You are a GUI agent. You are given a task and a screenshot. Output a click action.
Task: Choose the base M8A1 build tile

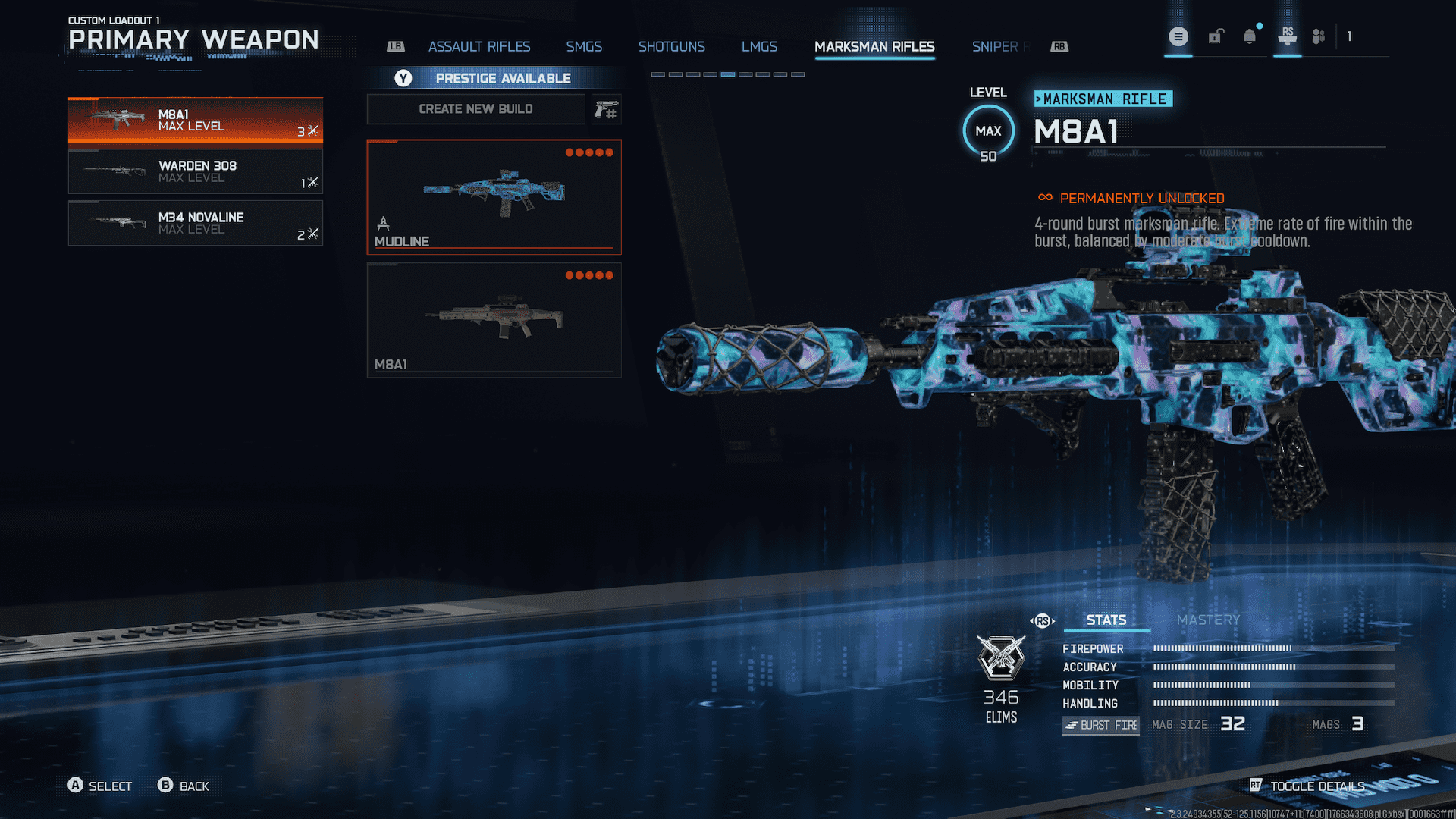pos(494,319)
